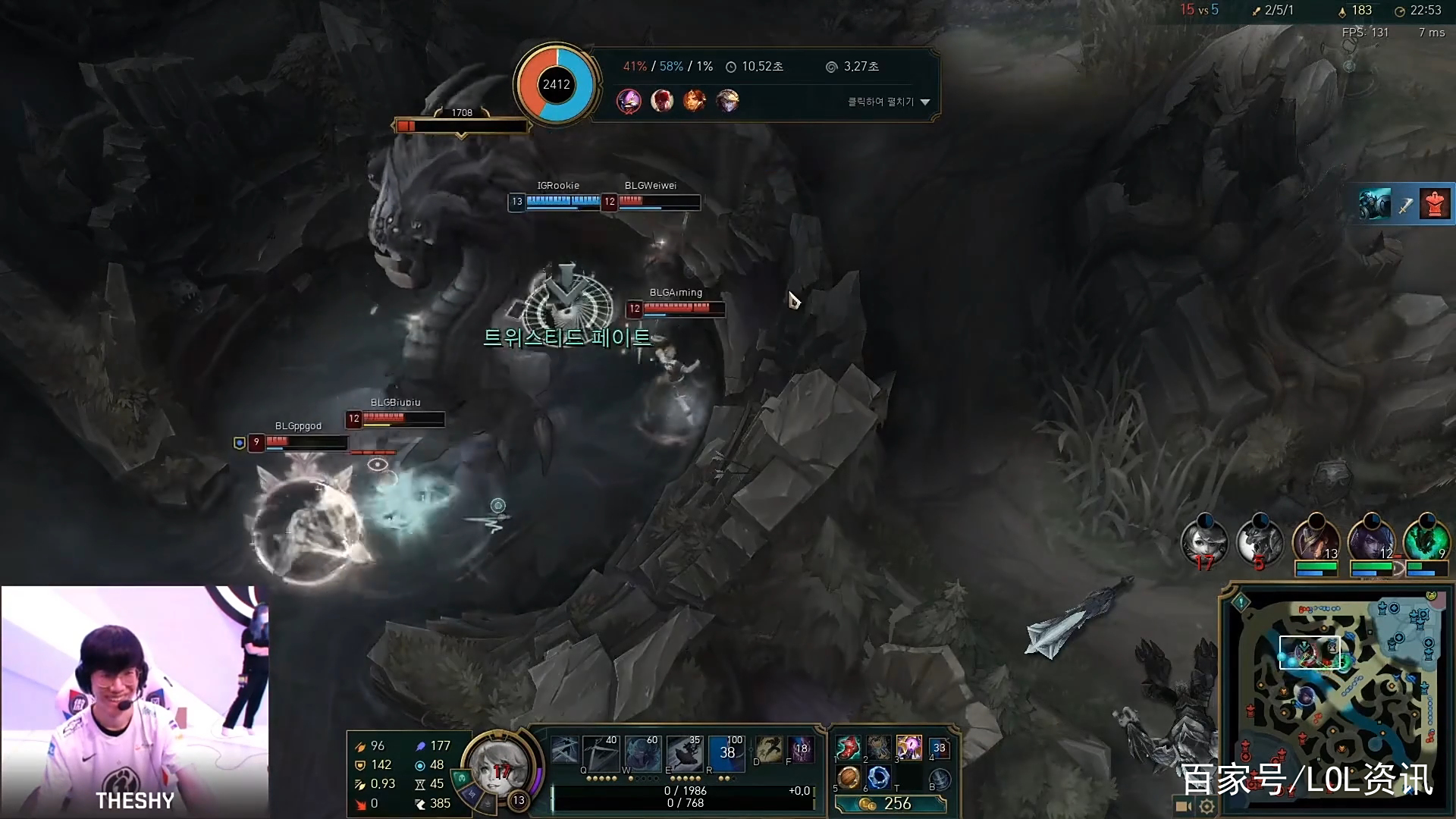This screenshot has width=1456, height=819.
Task: Click the recall button
Action: click(940, 779)
